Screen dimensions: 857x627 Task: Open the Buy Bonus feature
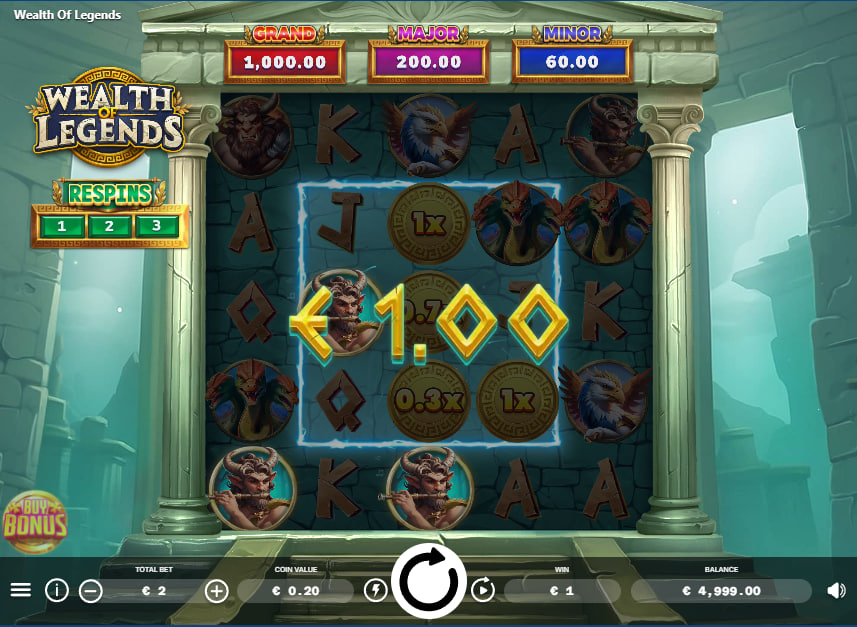point(35,520)
